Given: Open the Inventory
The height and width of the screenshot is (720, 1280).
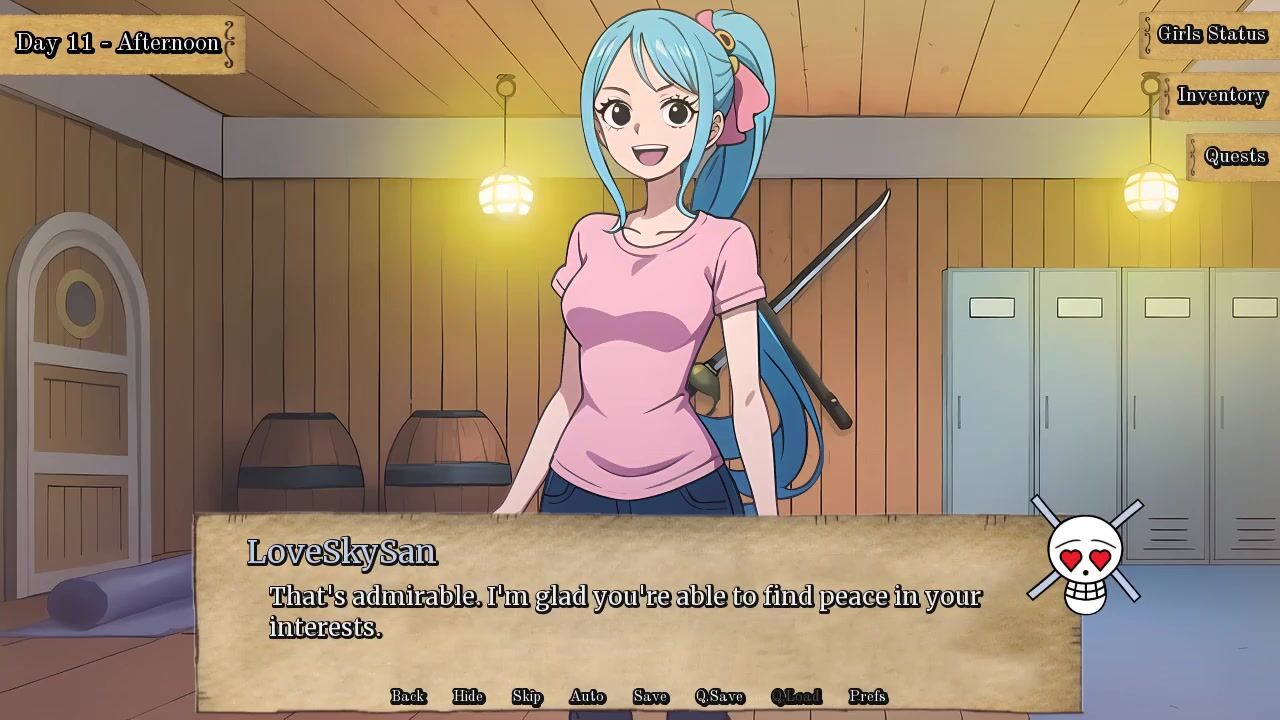Looking at the screenshot, I should click(1221, 95).
